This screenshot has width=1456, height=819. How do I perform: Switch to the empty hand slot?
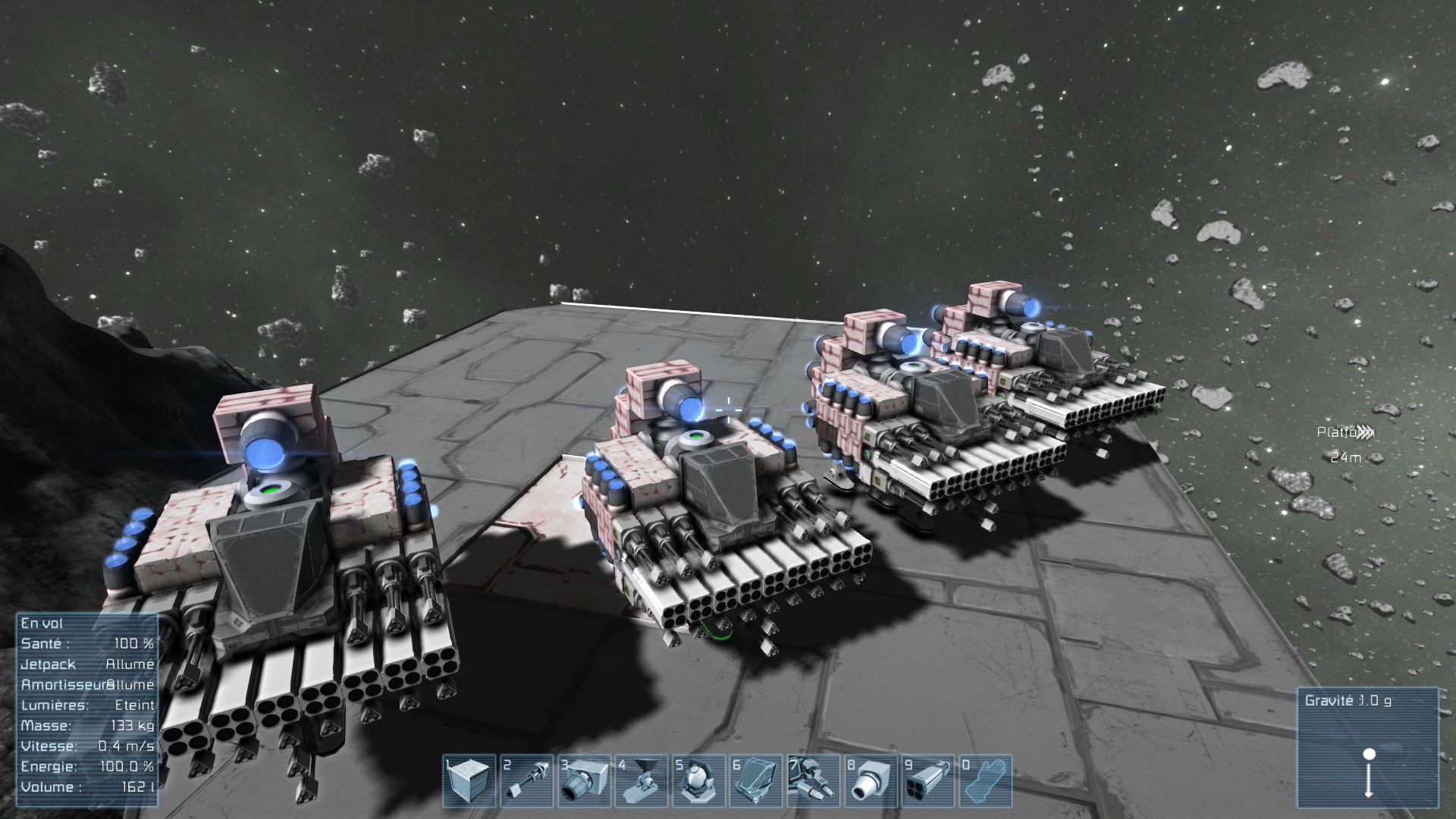point(986,780)
